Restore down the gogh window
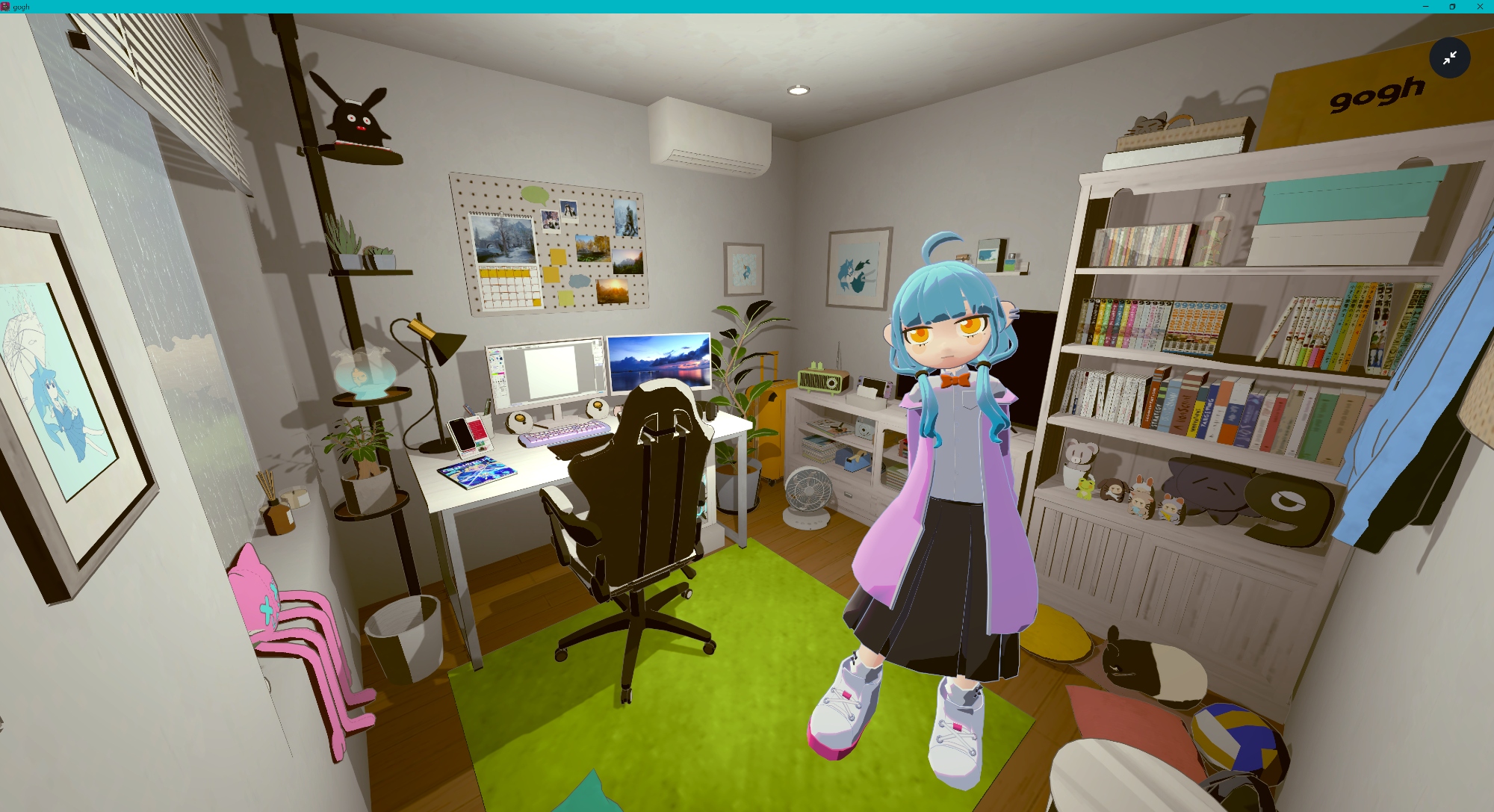 (1452, 7)
